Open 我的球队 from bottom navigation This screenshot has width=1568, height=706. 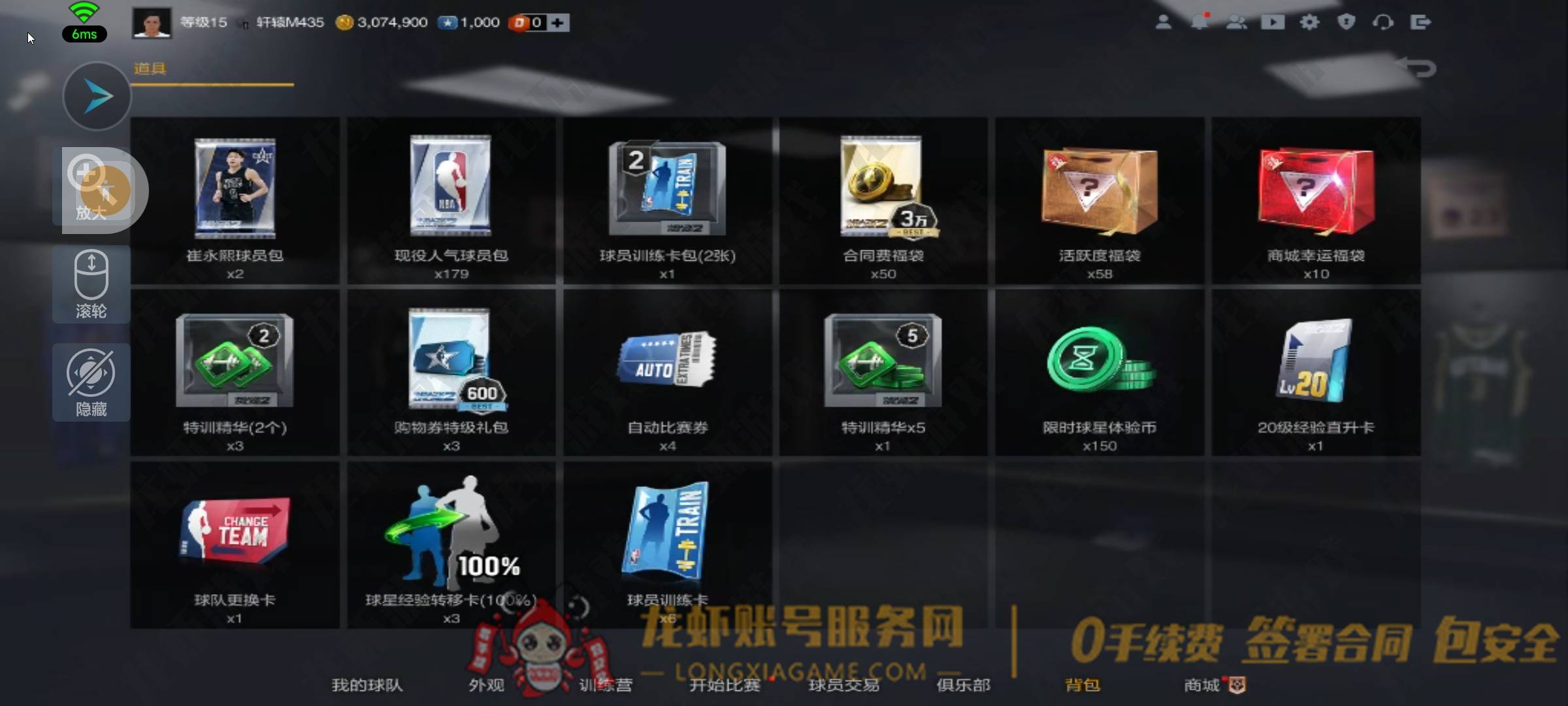[367, 685]
